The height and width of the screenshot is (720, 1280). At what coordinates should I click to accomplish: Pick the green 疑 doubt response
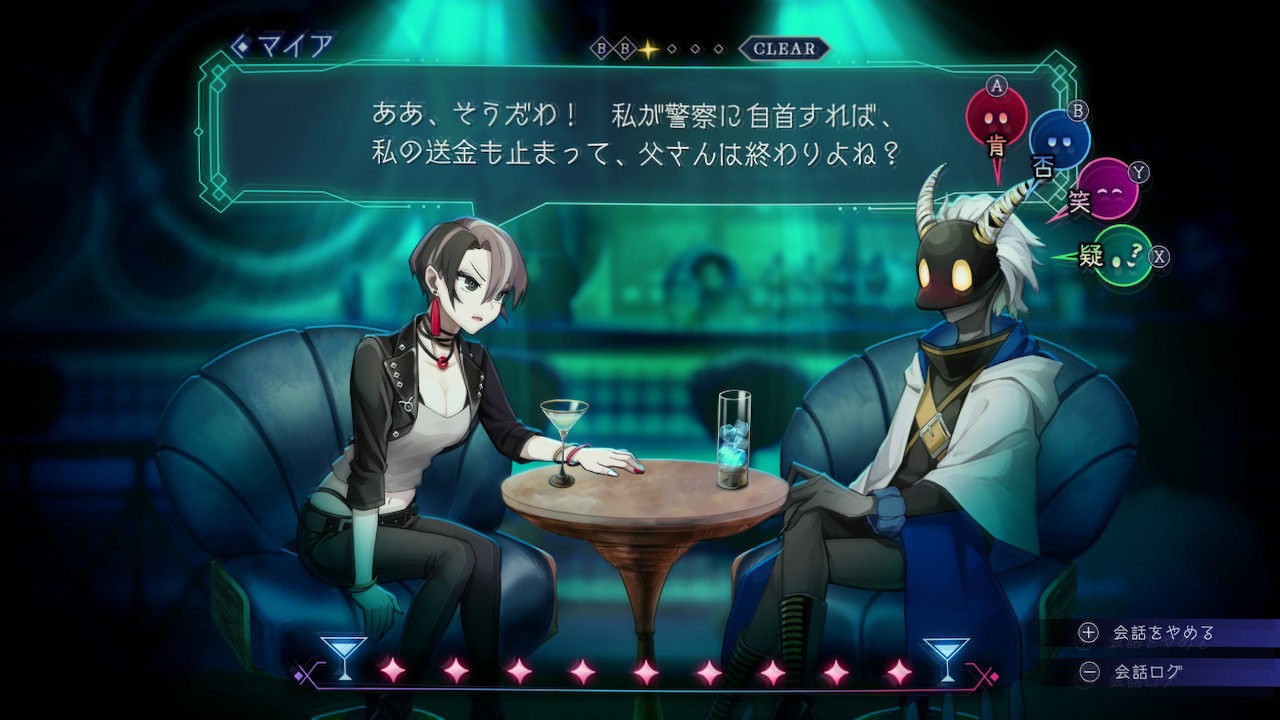(x=1122, y=256)
